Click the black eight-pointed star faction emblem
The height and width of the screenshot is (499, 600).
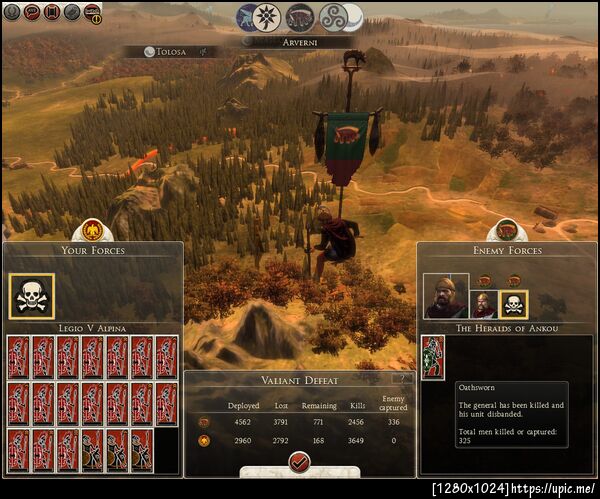click(265, 16)
